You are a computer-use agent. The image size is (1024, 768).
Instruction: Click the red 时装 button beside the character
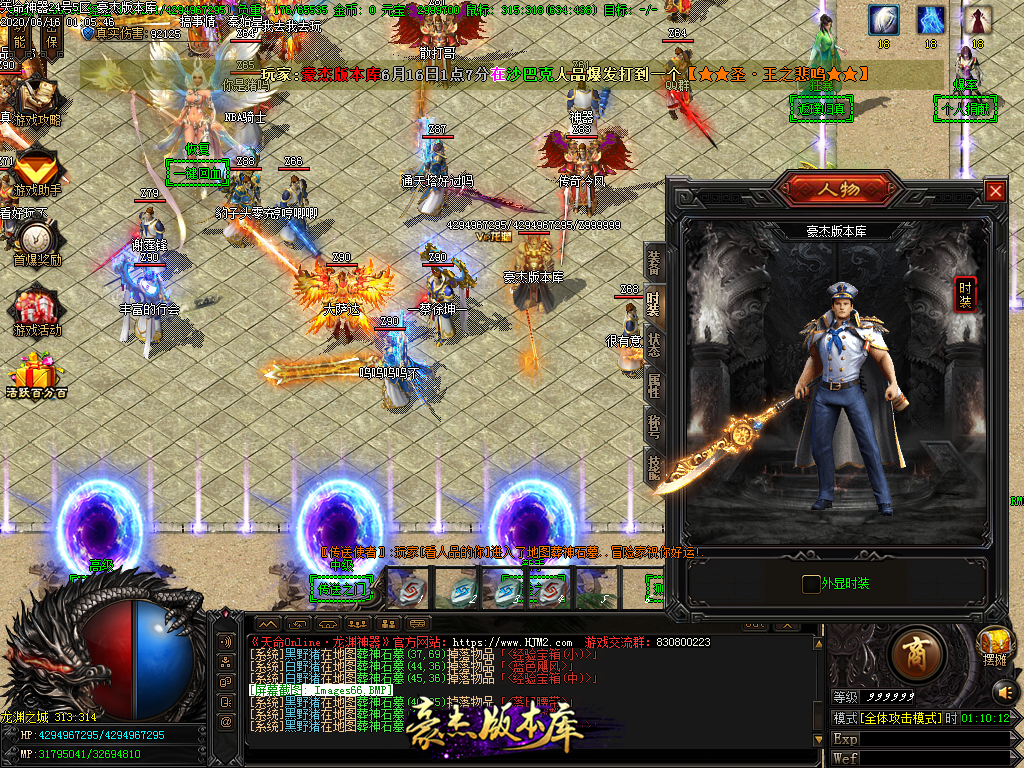click(965, 294)
